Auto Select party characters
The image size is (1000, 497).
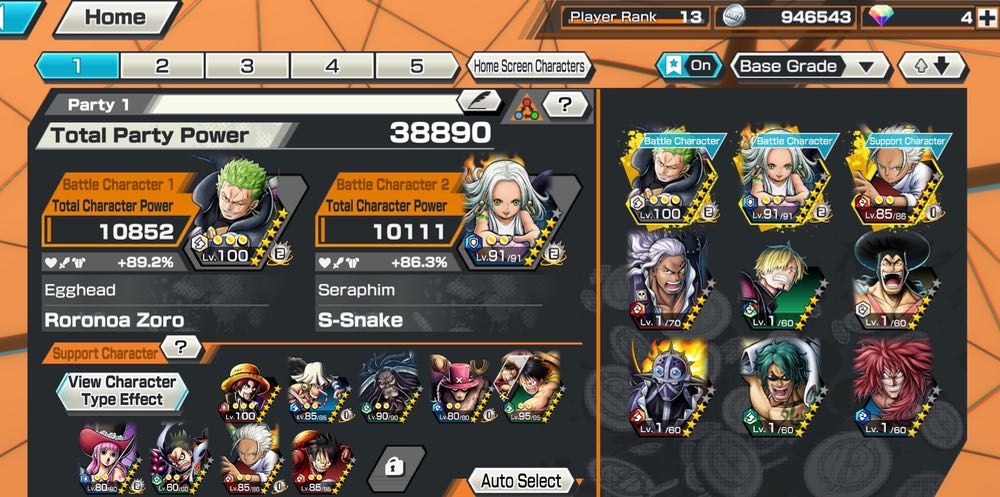click(x=520, y=481)
